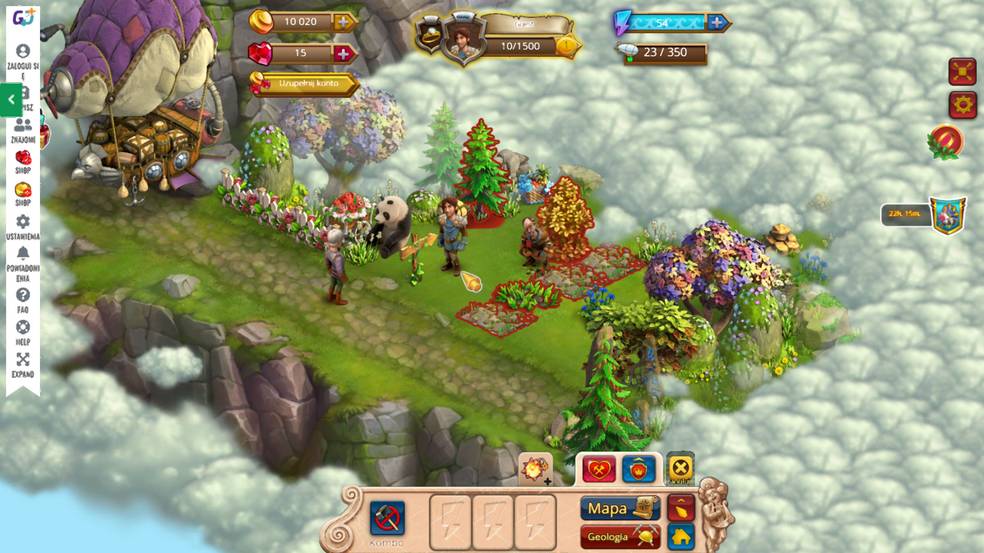Open the Geologia button
Viewport: 984px width, 553px height.
(619, 537)
